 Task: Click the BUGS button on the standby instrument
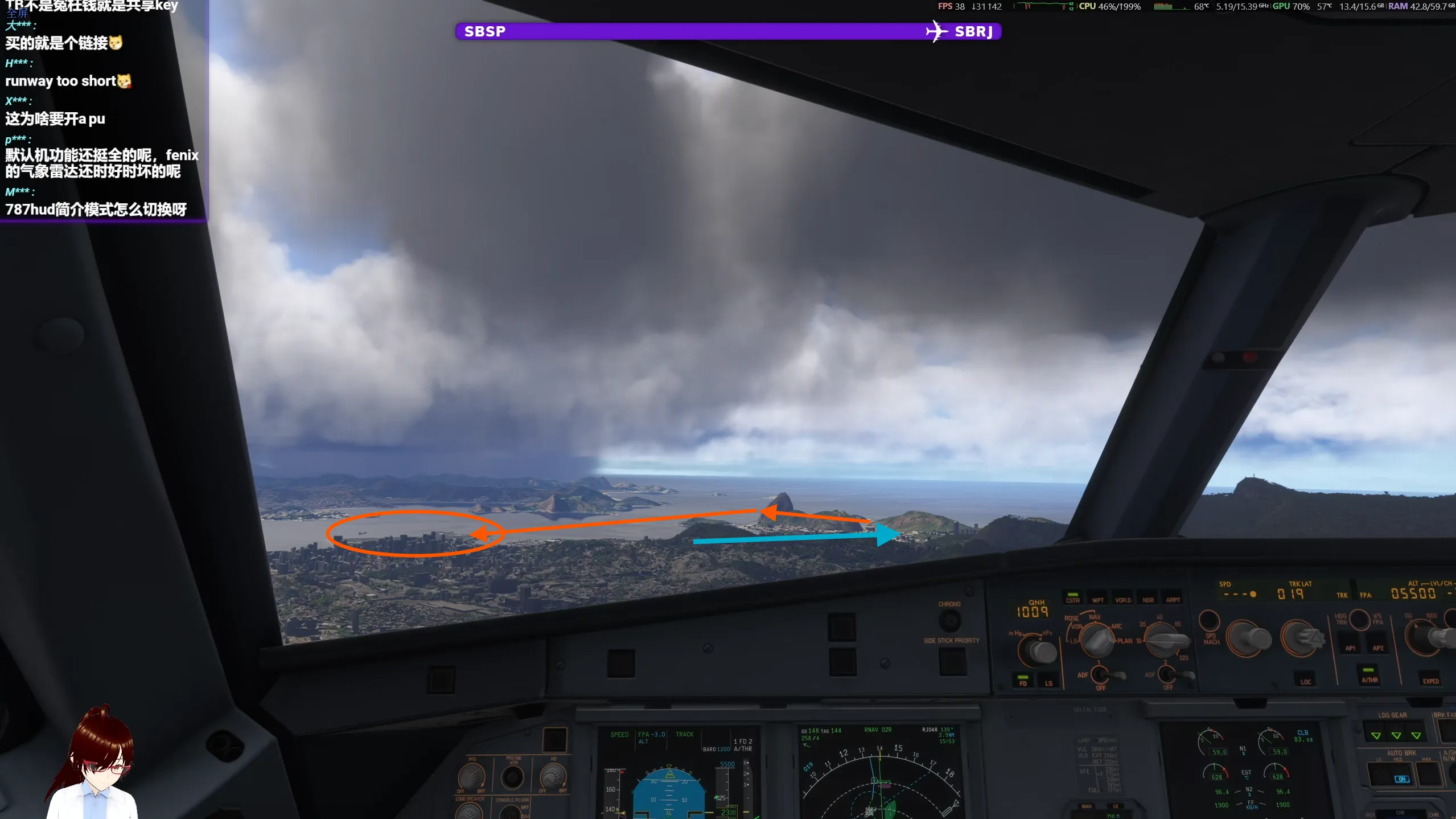pos(1087,806)
